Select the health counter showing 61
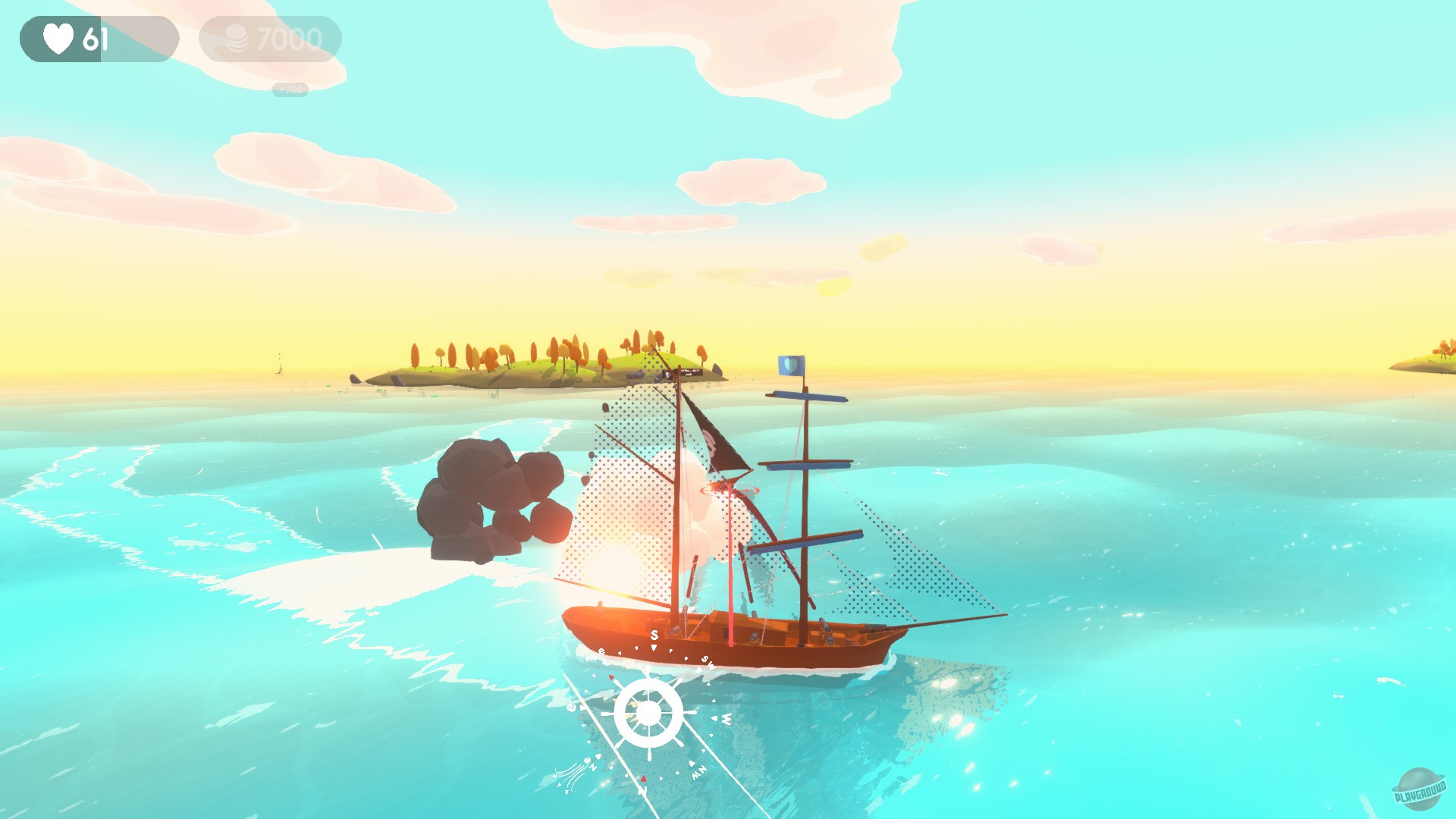 coord(95,36)
